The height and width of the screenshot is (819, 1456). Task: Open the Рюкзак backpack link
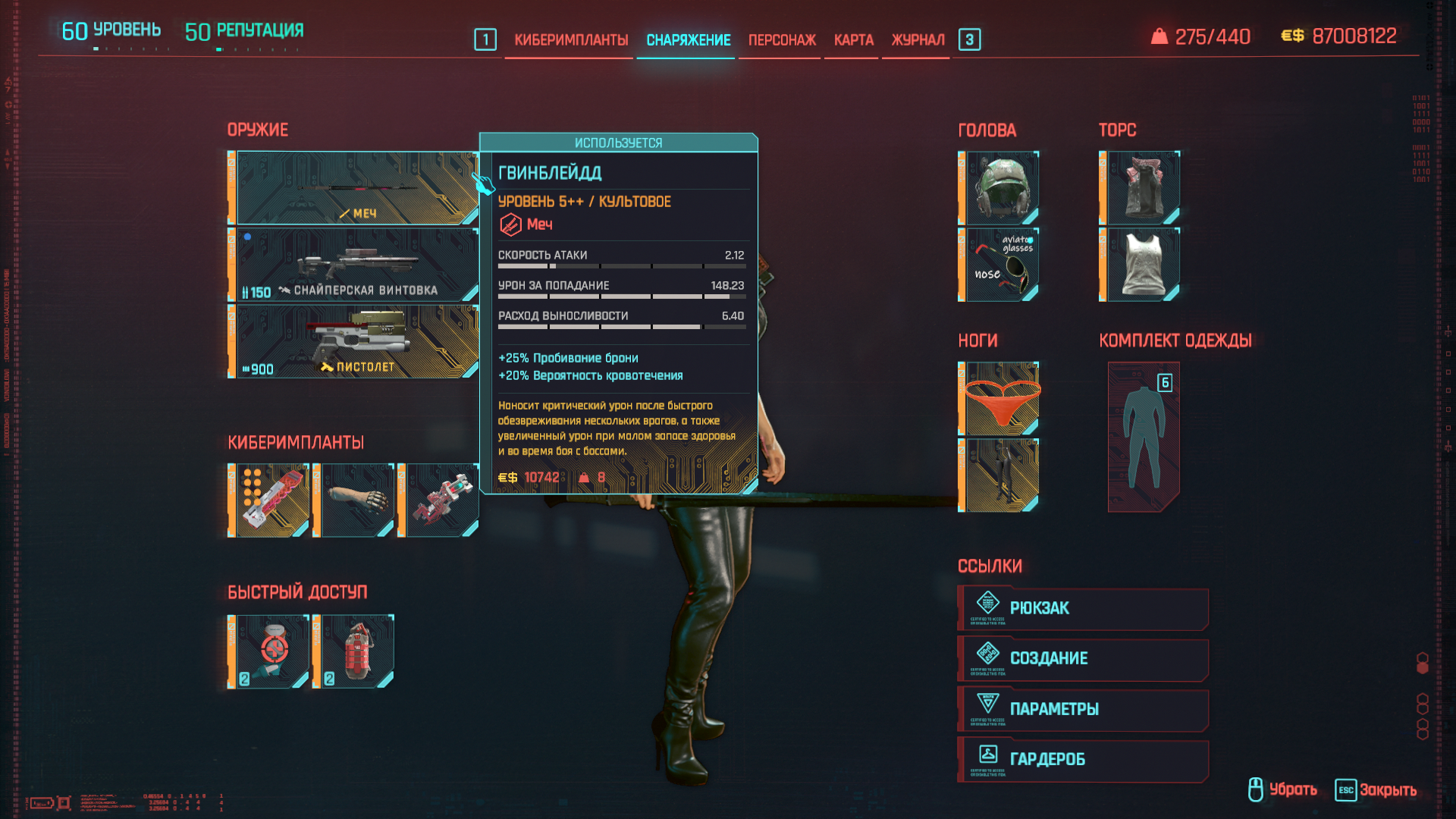(1083, 608)
